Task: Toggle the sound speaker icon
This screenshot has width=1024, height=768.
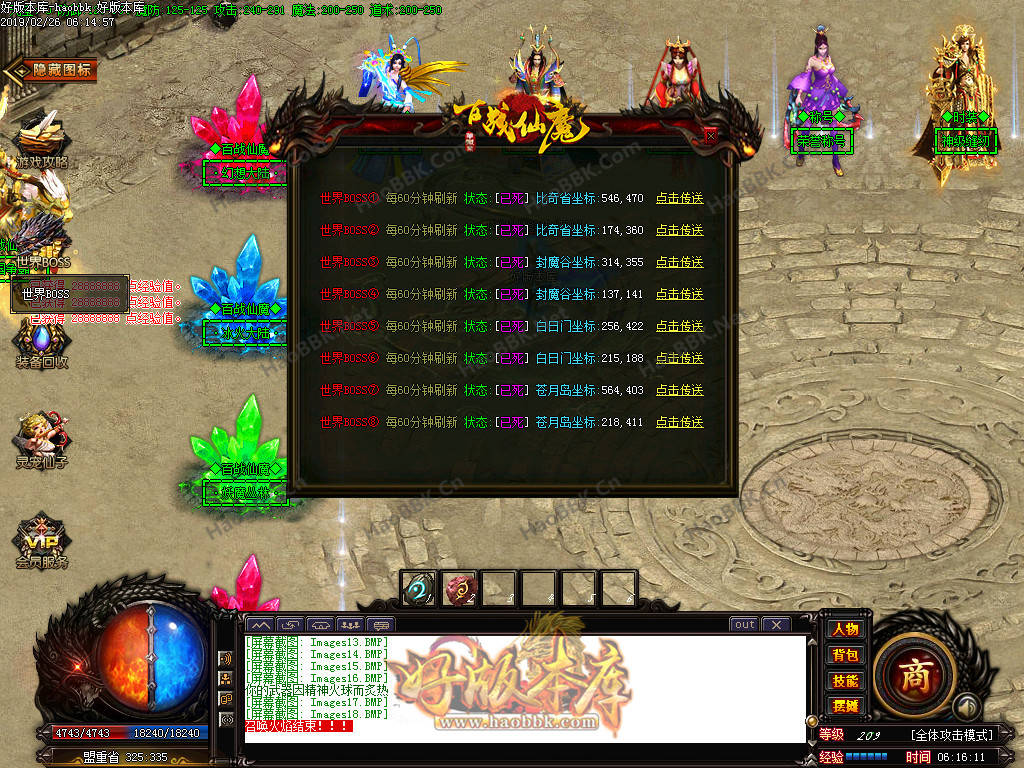Action: tap(966, 707)
